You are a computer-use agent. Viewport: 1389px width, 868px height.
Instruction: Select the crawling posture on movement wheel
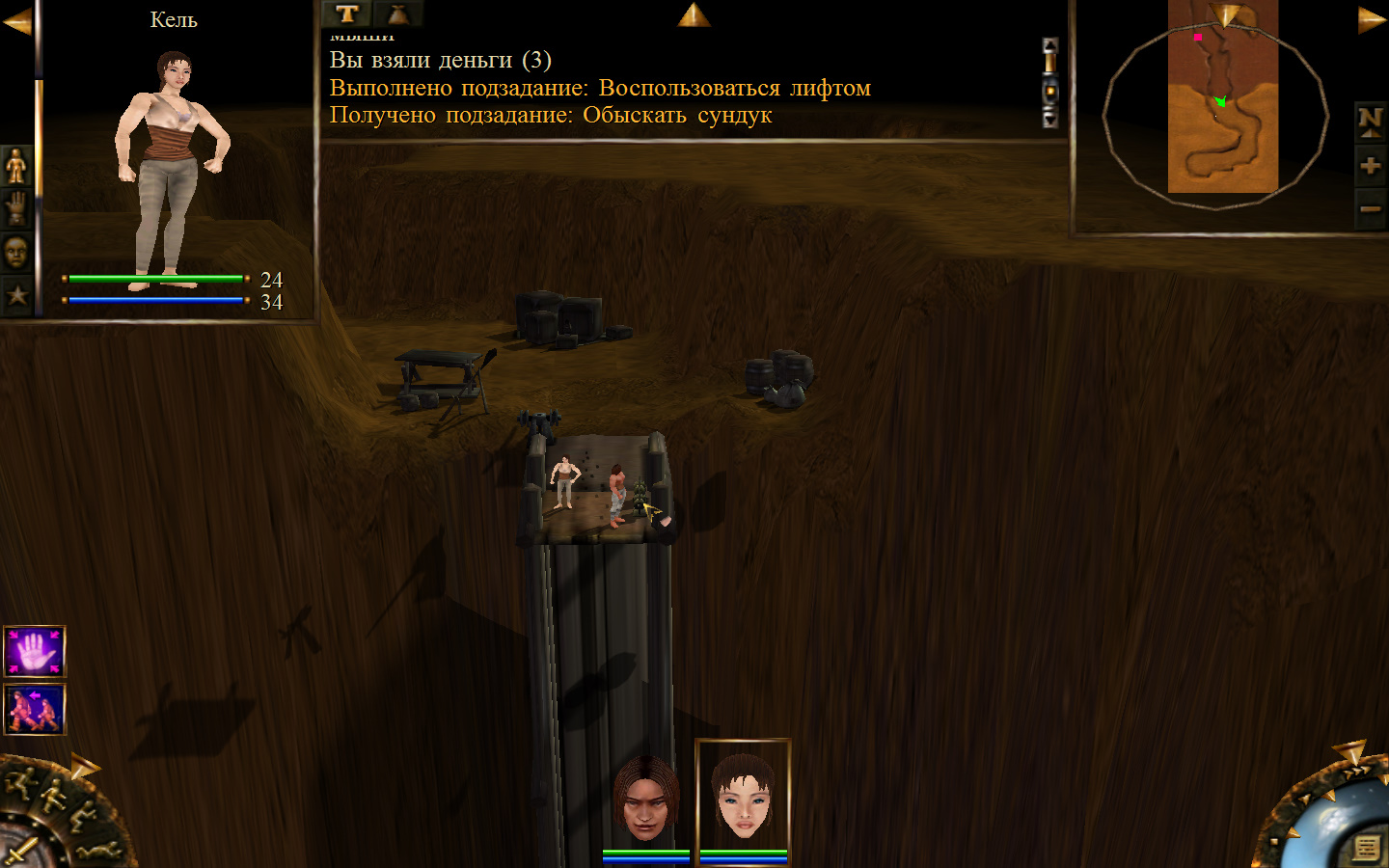point(100,851)
